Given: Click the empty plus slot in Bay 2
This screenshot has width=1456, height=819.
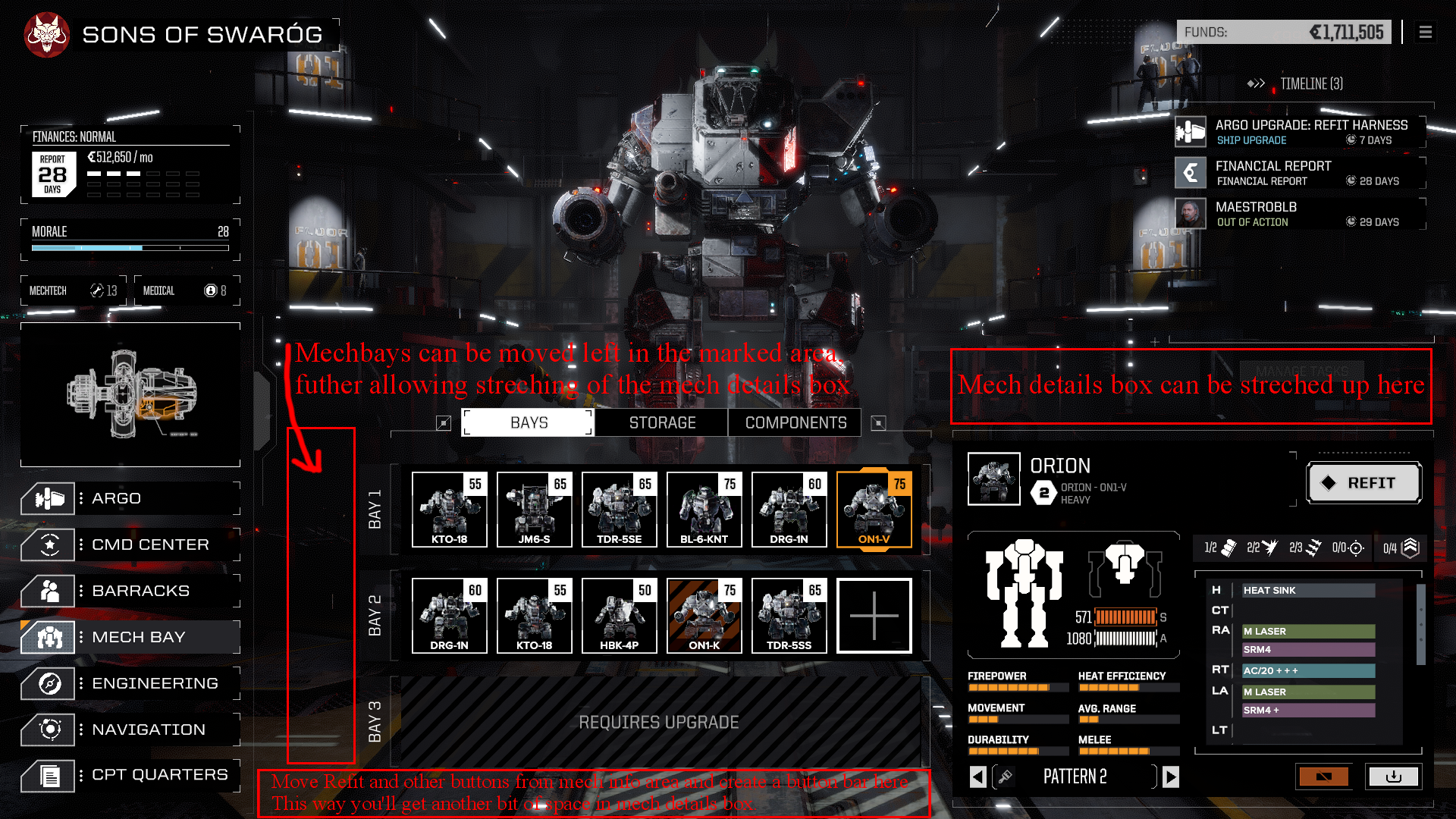Looking at the screenshot, I should point(874,616).
